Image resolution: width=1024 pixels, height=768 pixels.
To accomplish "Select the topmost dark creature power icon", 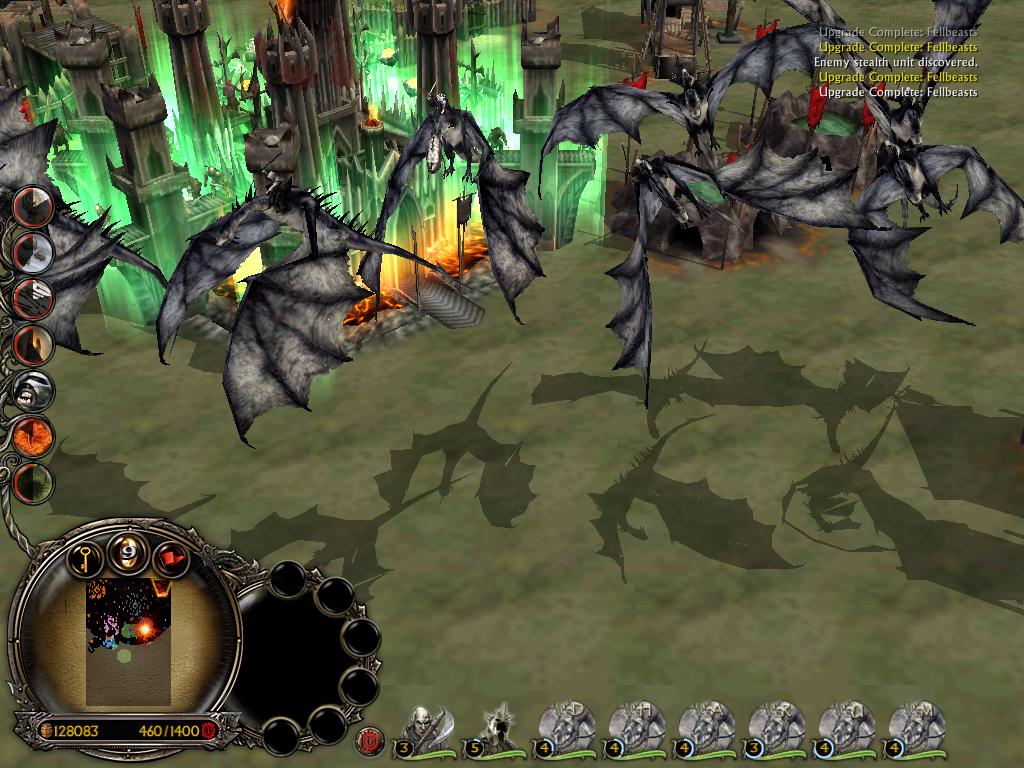I will tap(33, 204).
